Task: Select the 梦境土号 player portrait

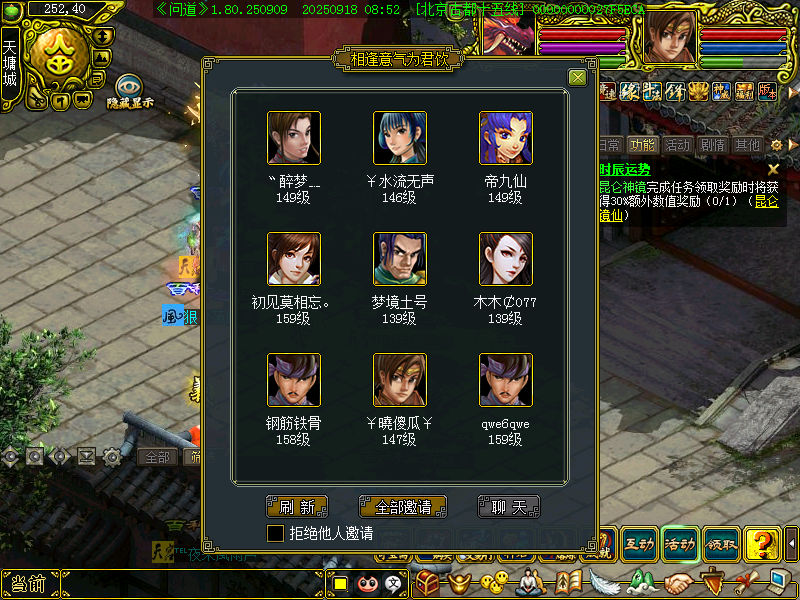Action: [x=400, y=259]
